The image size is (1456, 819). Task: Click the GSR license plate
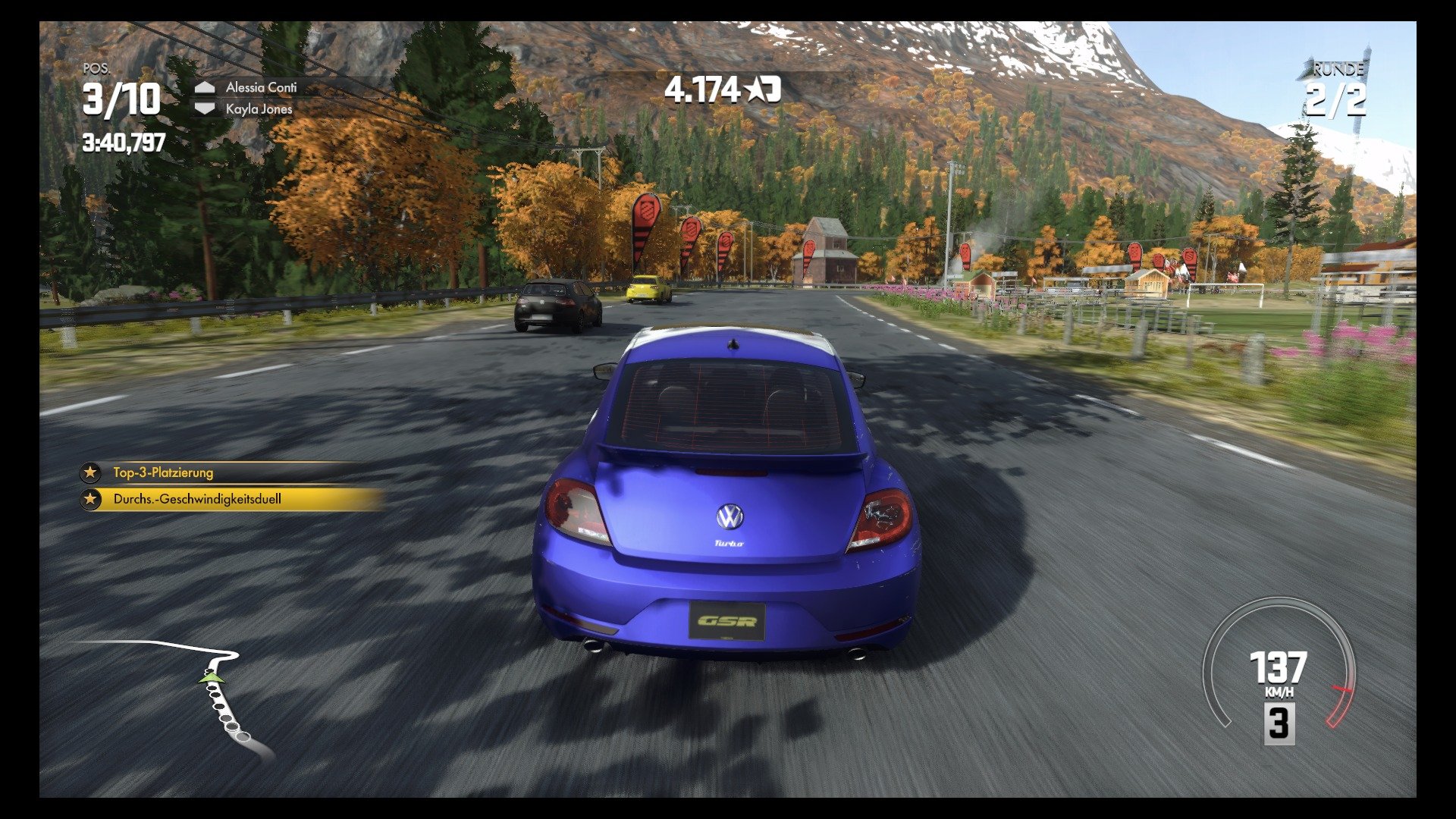click(x=729, y=622)
